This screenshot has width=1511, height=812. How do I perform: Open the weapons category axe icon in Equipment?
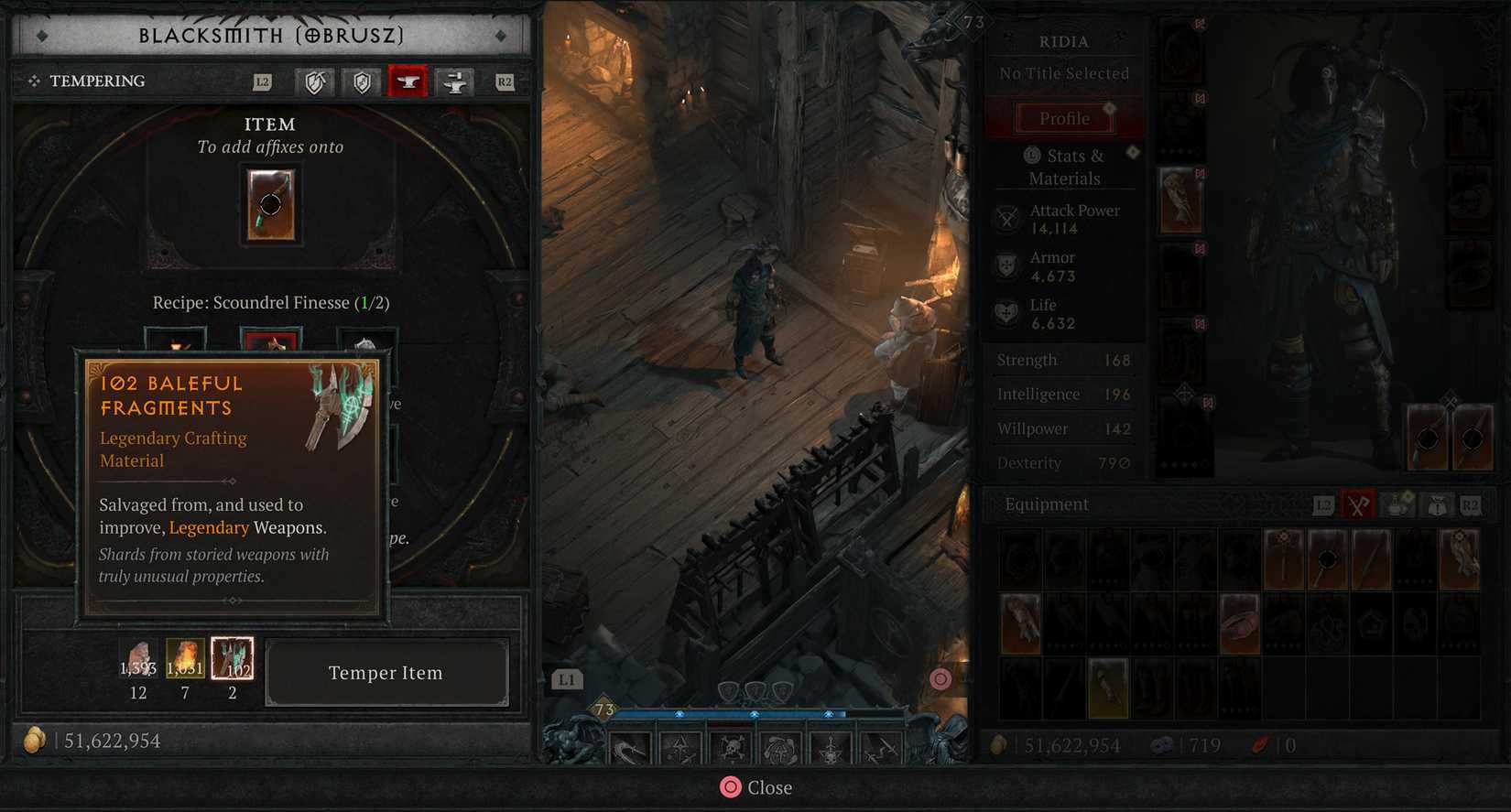click(x=1358, y=504)
